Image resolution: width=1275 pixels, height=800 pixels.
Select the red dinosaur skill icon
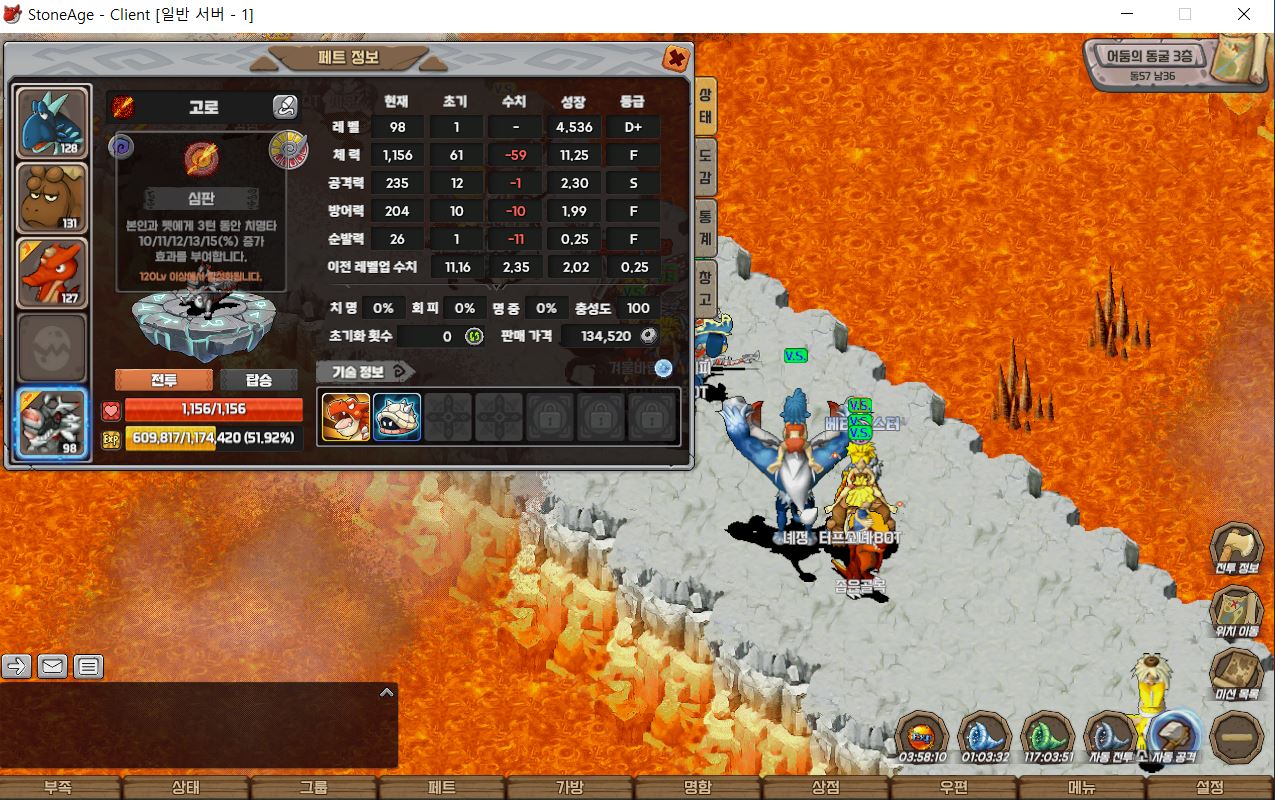(346, 417)
